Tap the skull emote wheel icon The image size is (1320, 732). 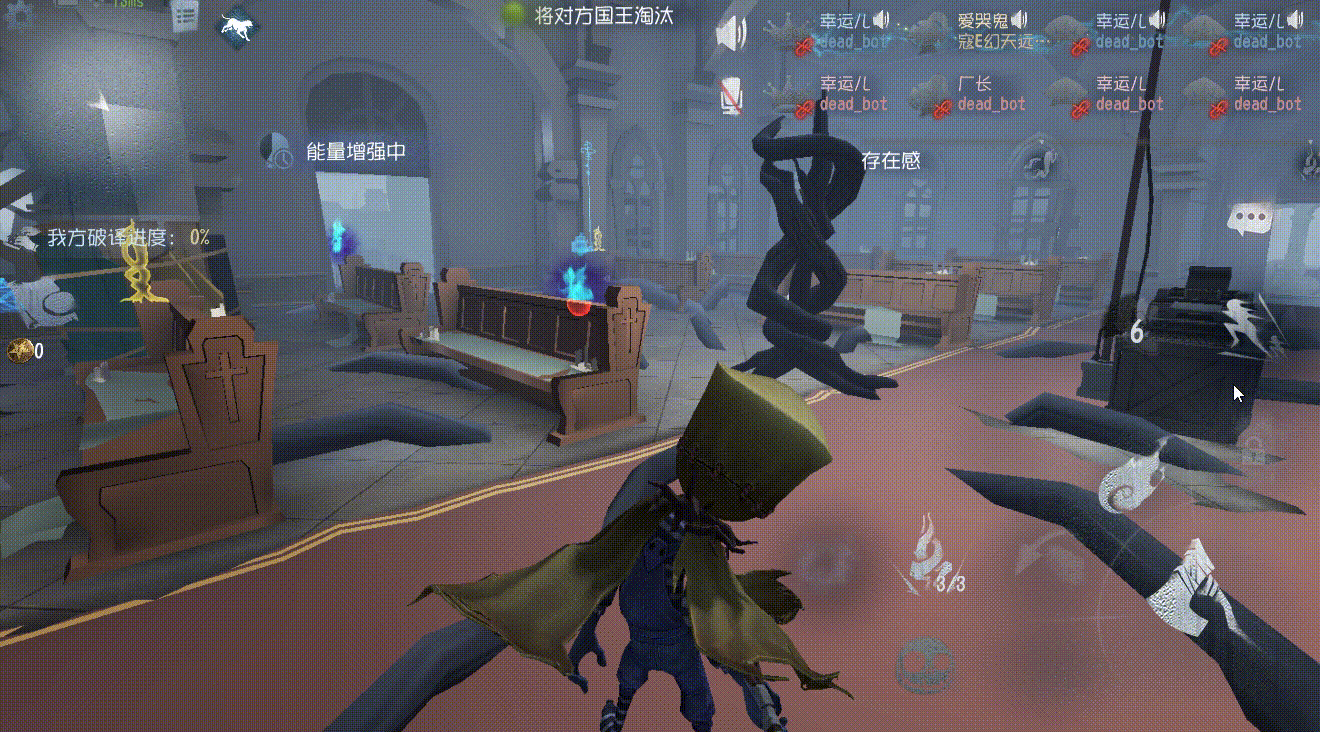(925, 662)
